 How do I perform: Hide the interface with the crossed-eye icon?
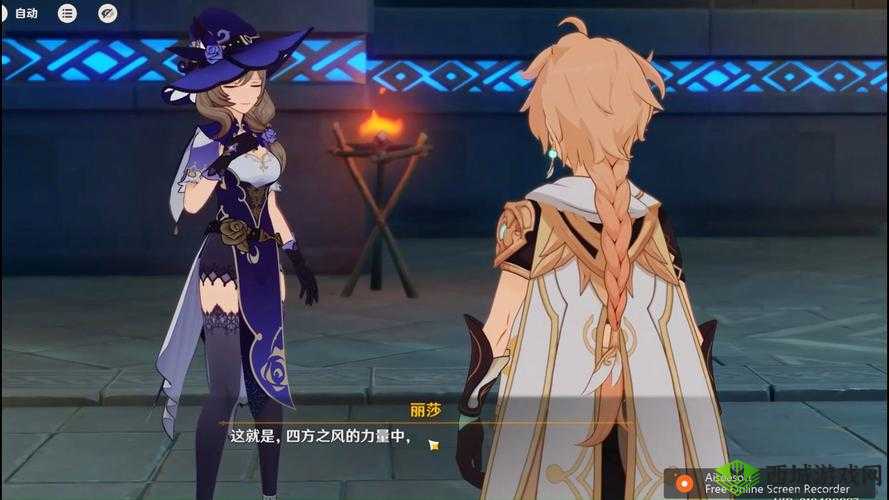coord(108,13)
